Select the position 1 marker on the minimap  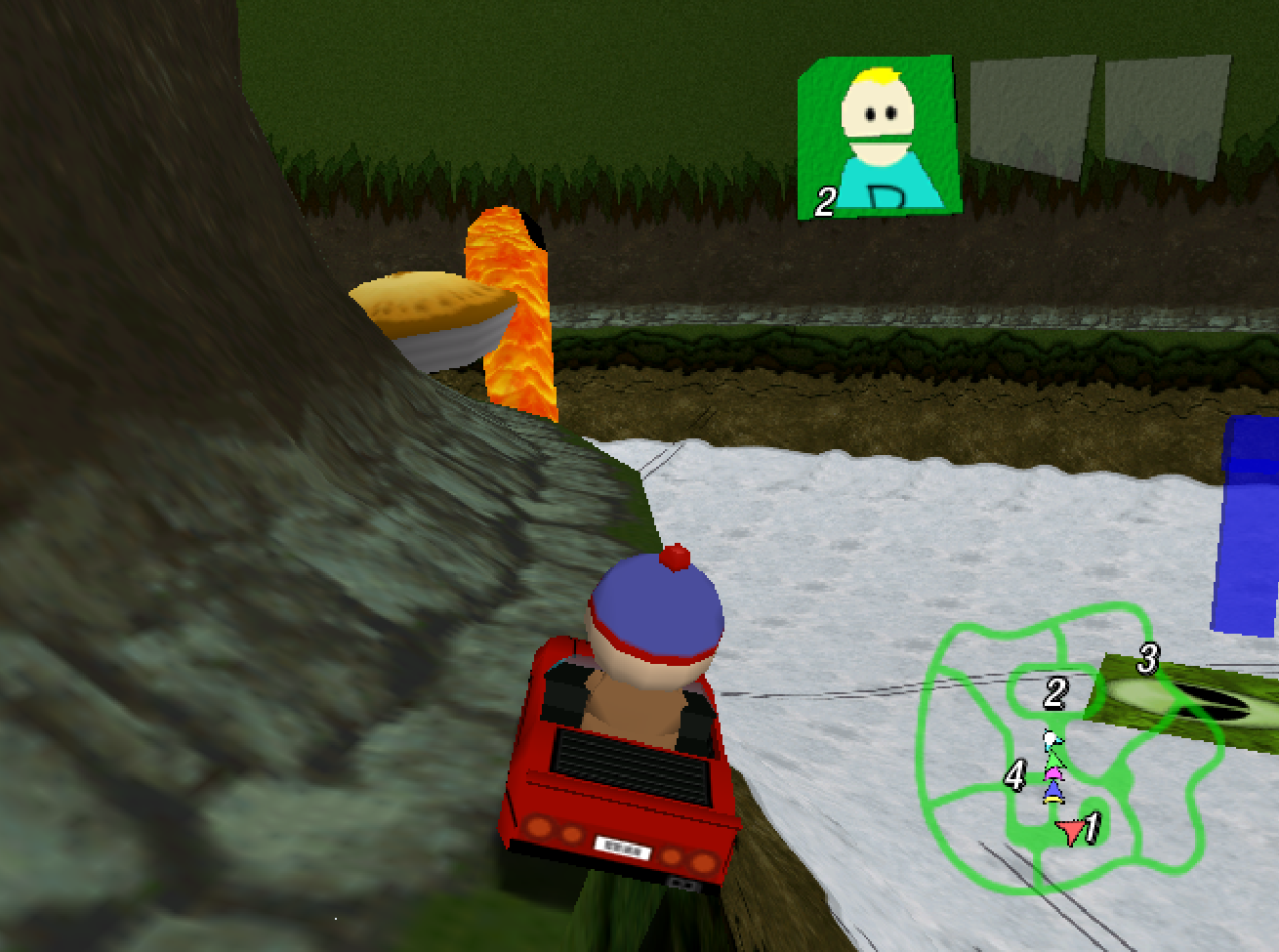(1093, 825)
